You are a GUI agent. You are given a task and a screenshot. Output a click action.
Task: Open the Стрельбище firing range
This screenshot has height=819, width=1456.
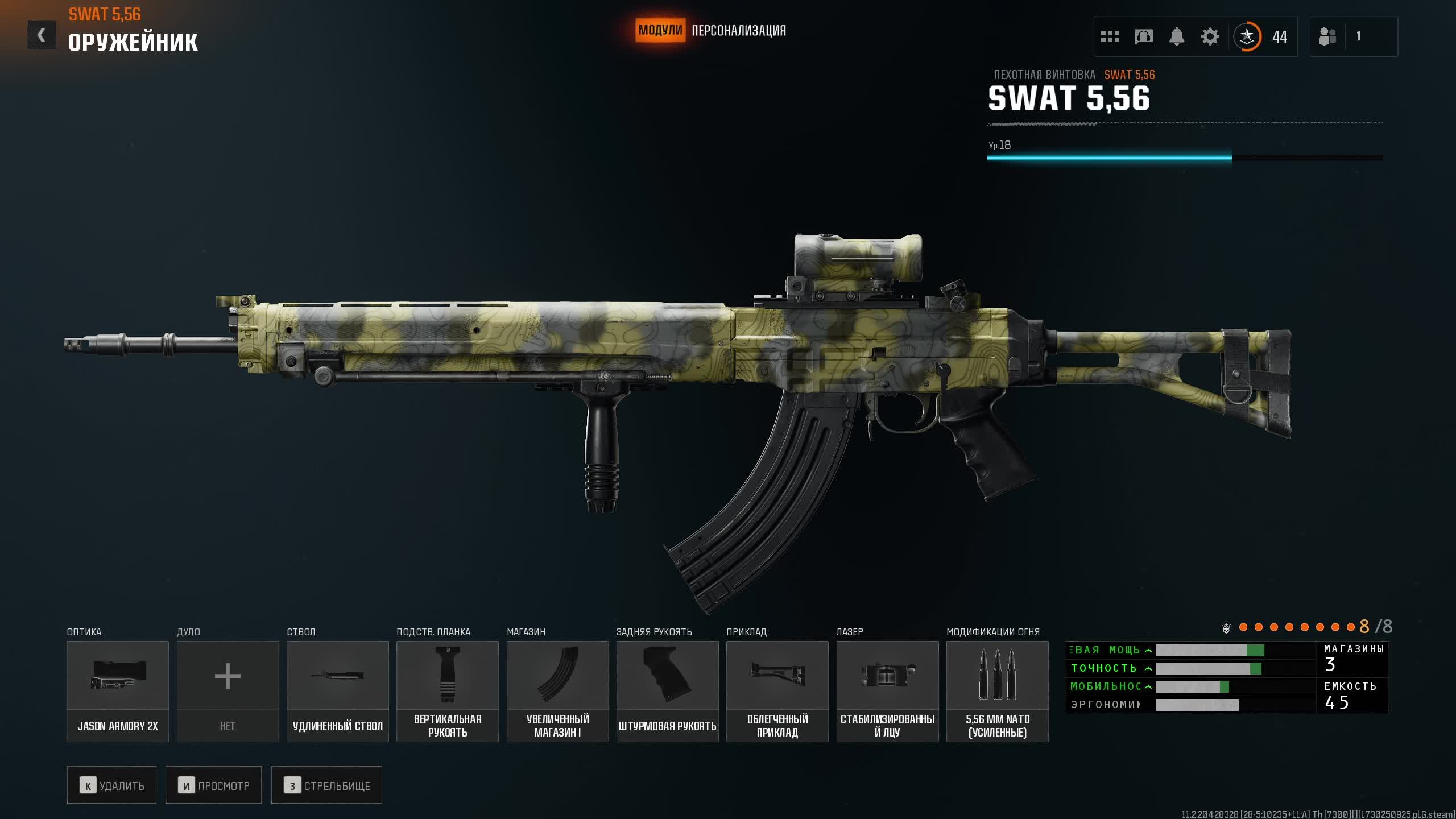(x=326, y=785)
